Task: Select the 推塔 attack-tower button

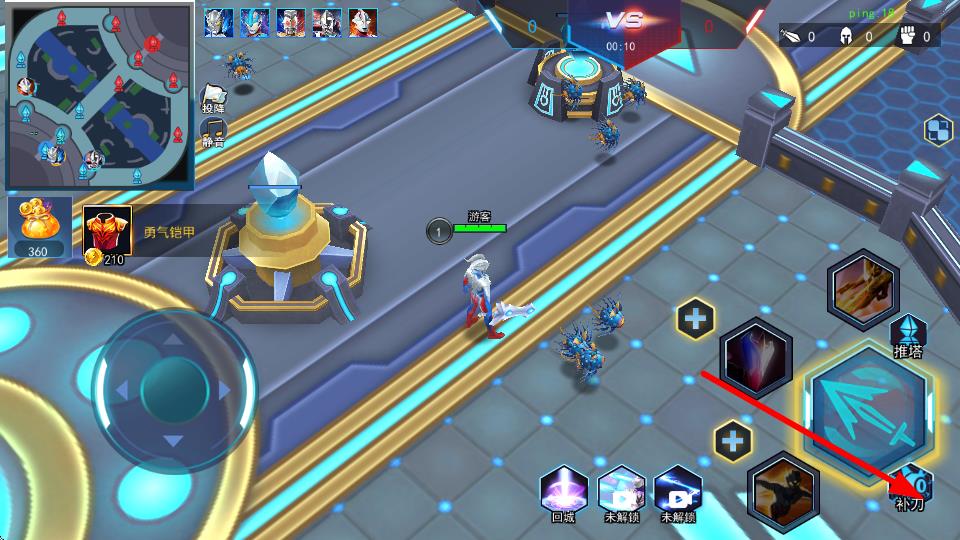Action: (908, 334)
